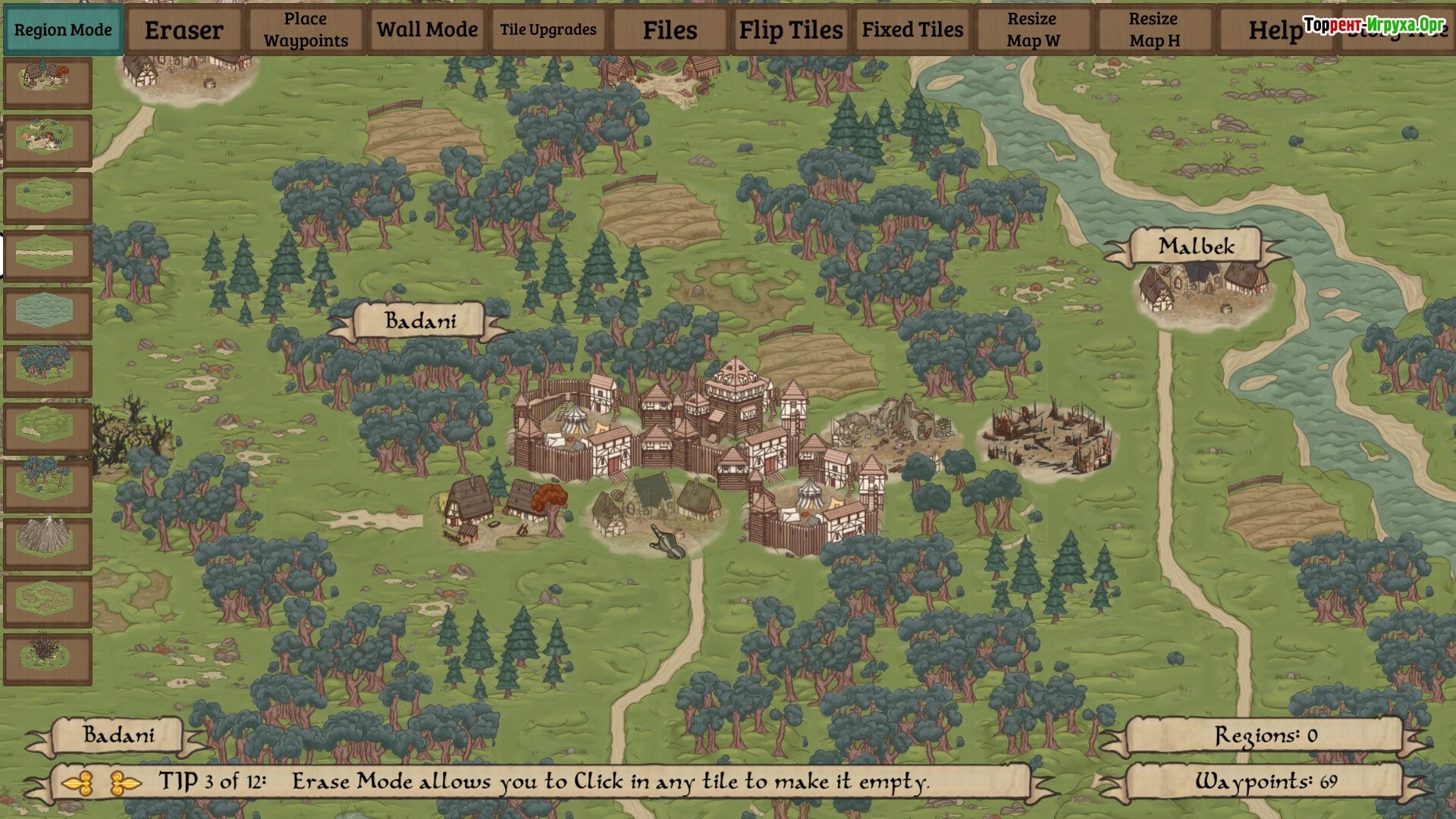
Task: Click Resize Map H button
Action: (x=1154, y=30)
